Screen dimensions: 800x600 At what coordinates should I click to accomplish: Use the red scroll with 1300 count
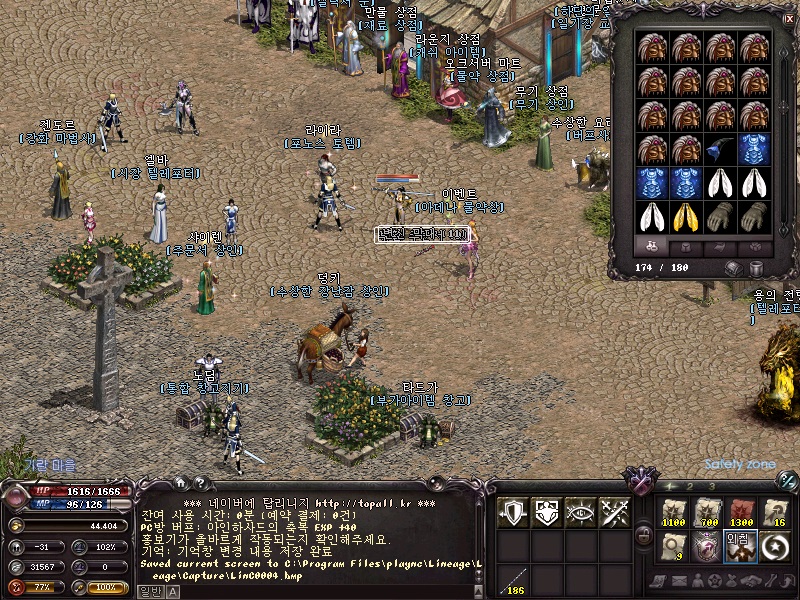[x=740, y=512]
